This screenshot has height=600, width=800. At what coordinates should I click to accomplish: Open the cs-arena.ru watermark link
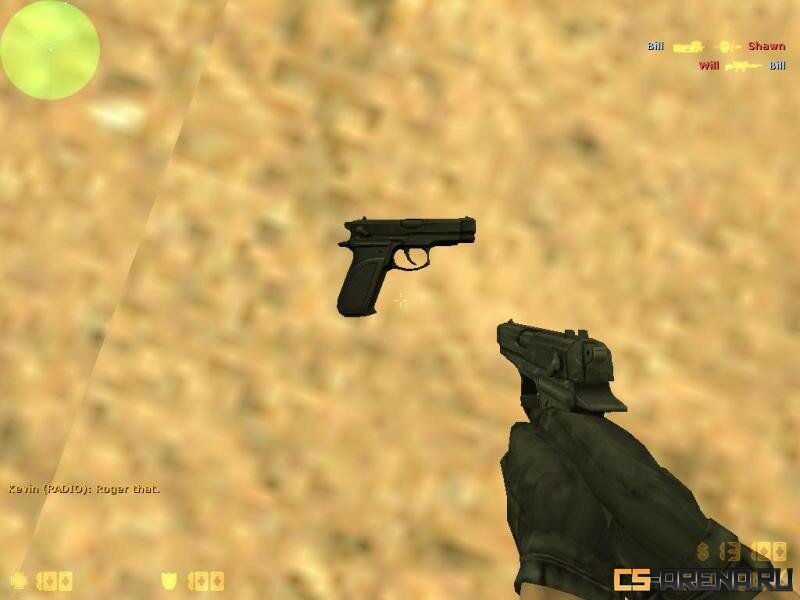pos(703,579)
